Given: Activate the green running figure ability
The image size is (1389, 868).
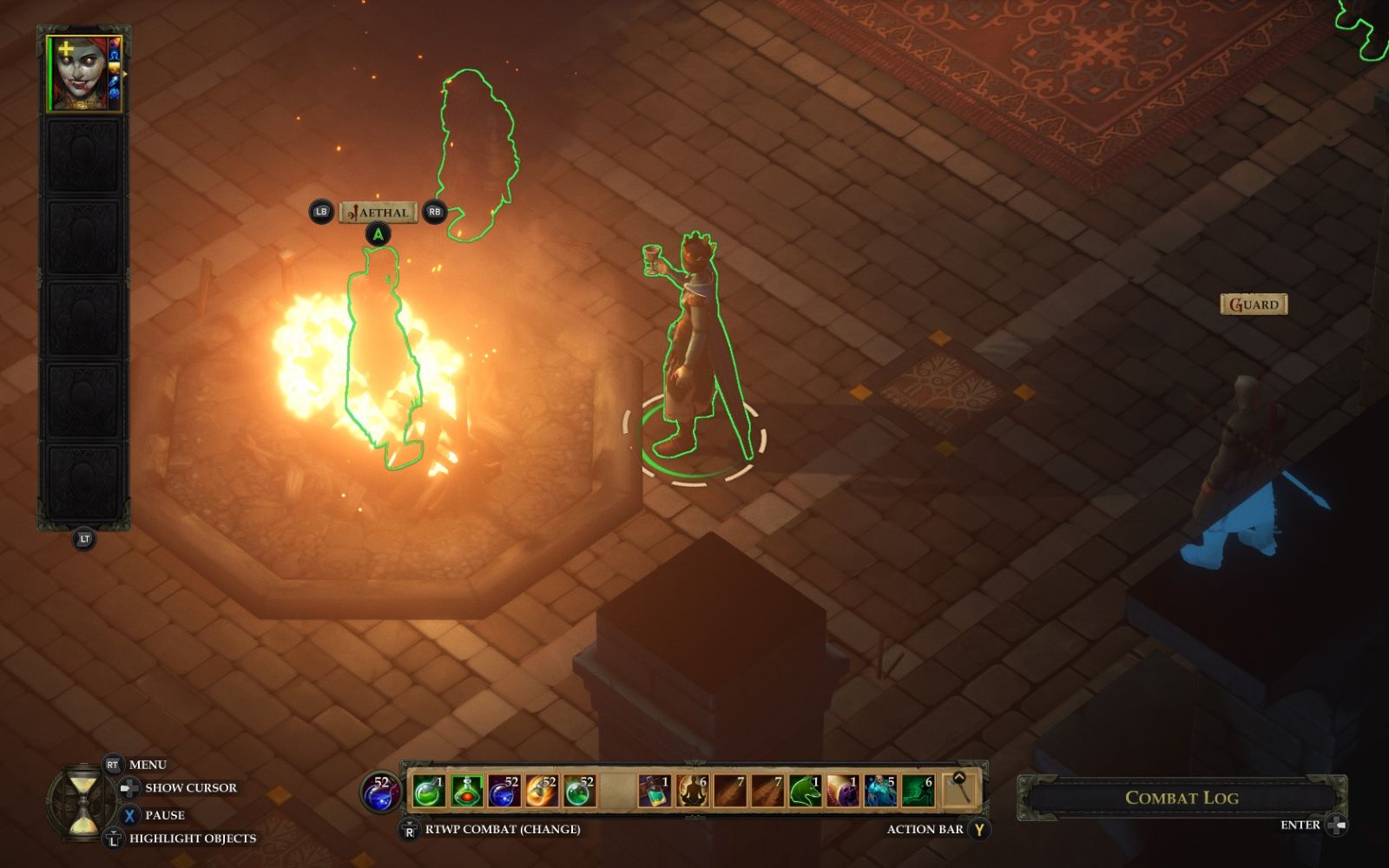Looking at the screenshot, I should point(918,791).
